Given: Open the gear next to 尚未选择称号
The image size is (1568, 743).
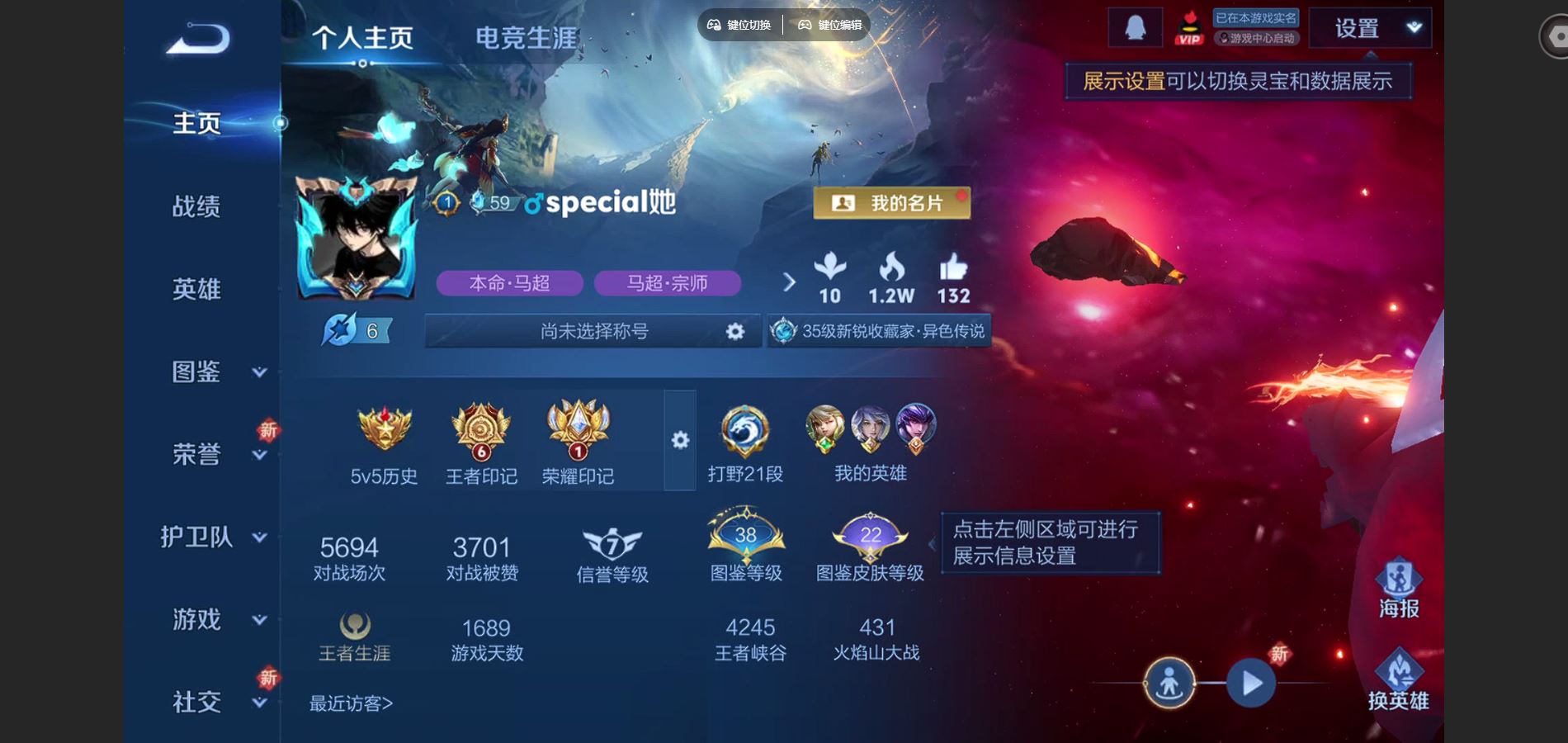Looking at the screenshot, I should point(733,330).
